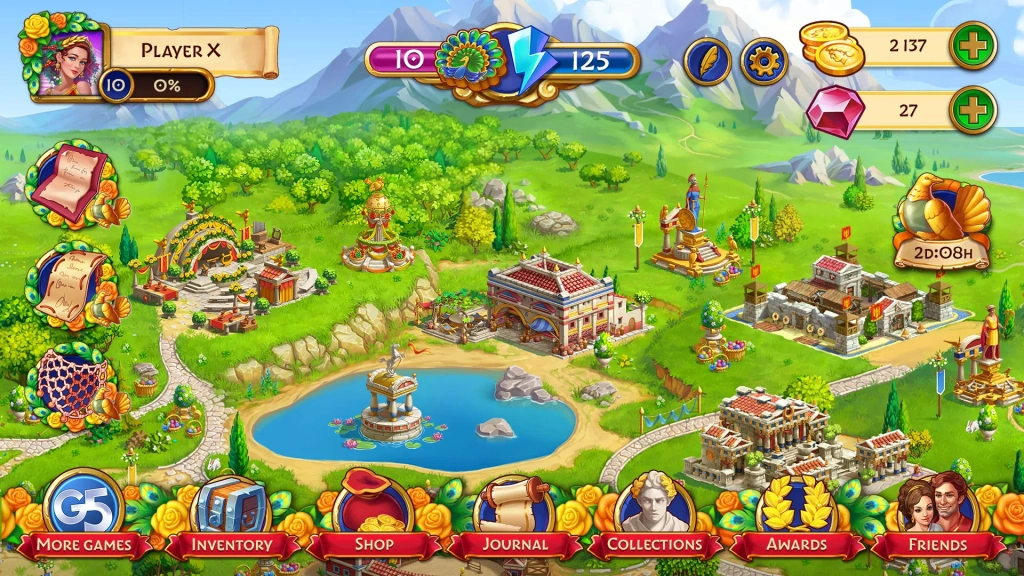1024x576 pixels.
Task: Open the Inventory menu
Action: (231, 510)
